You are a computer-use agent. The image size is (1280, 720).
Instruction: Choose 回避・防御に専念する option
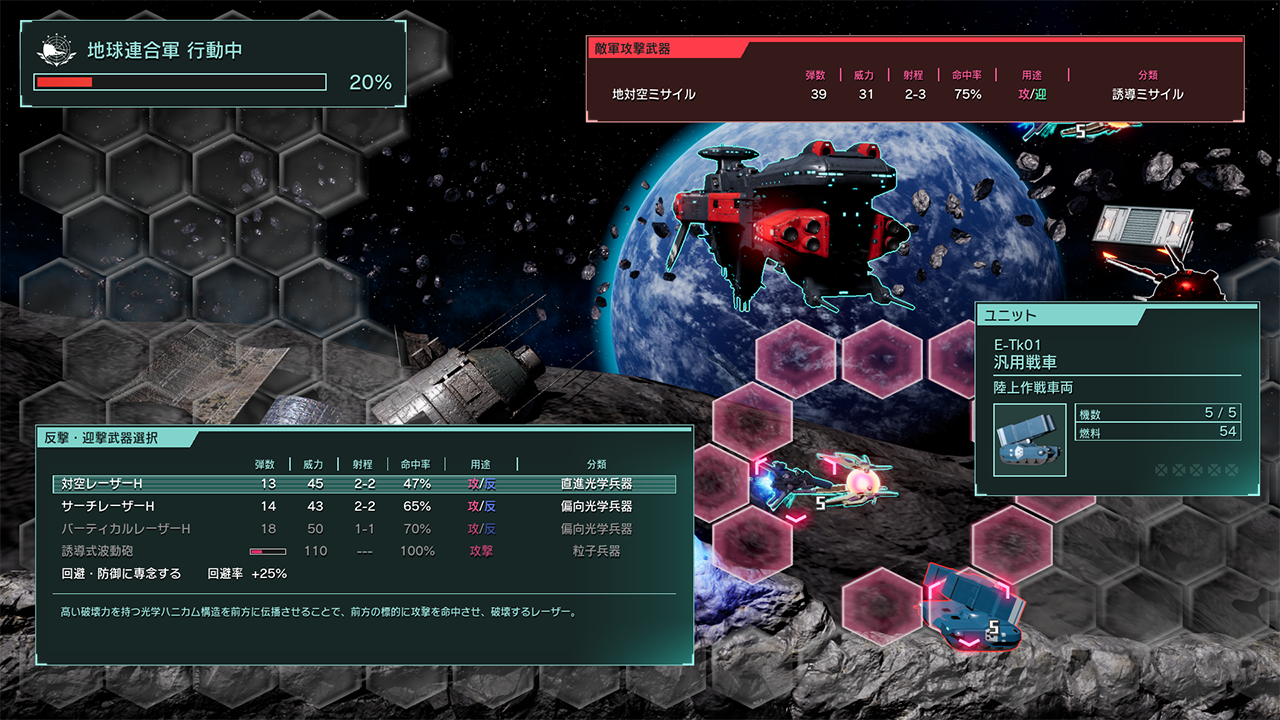(122, 574)
